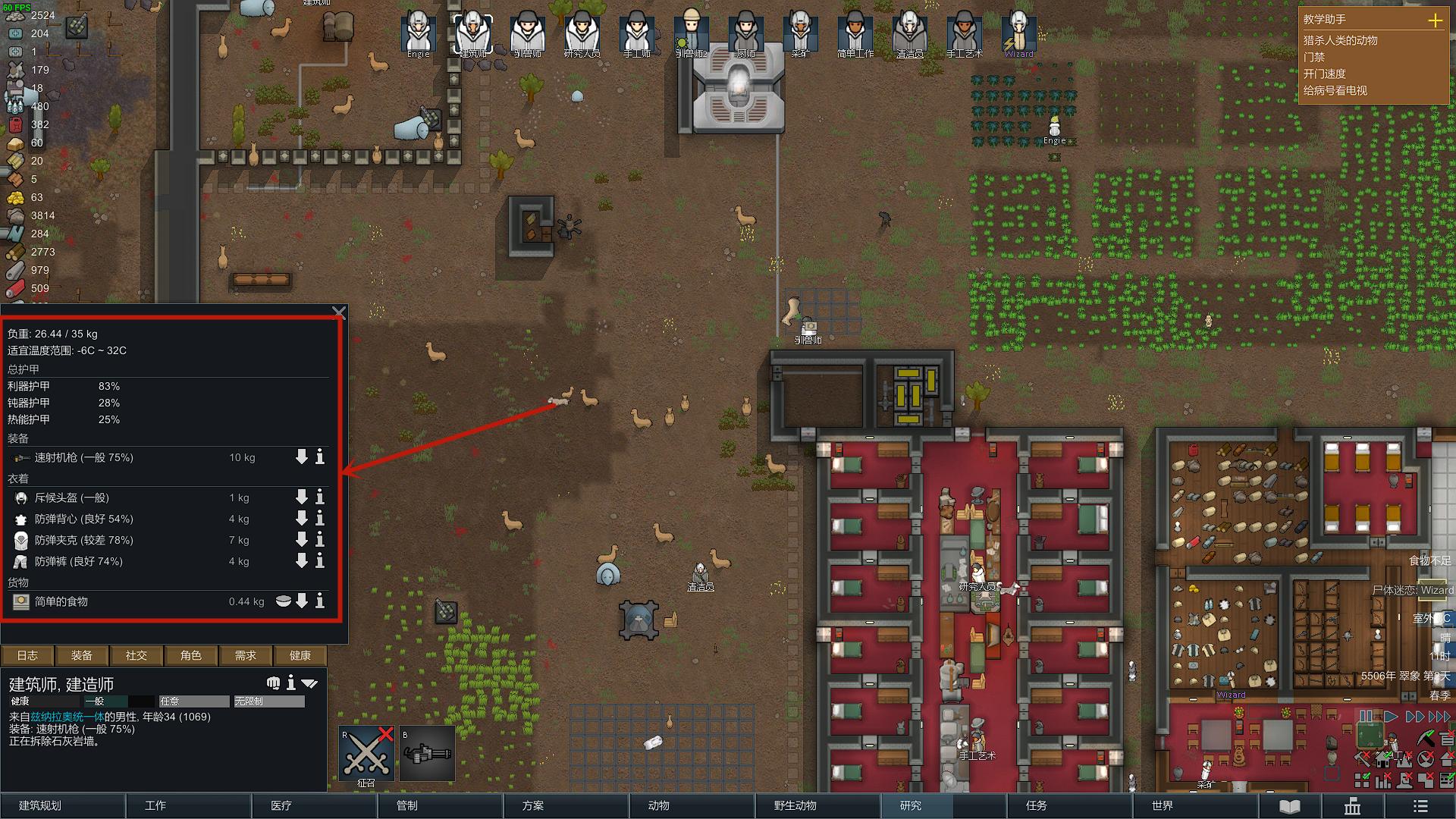
Task: Switch to the 社交 social tab
Action: tap(136, 655)
